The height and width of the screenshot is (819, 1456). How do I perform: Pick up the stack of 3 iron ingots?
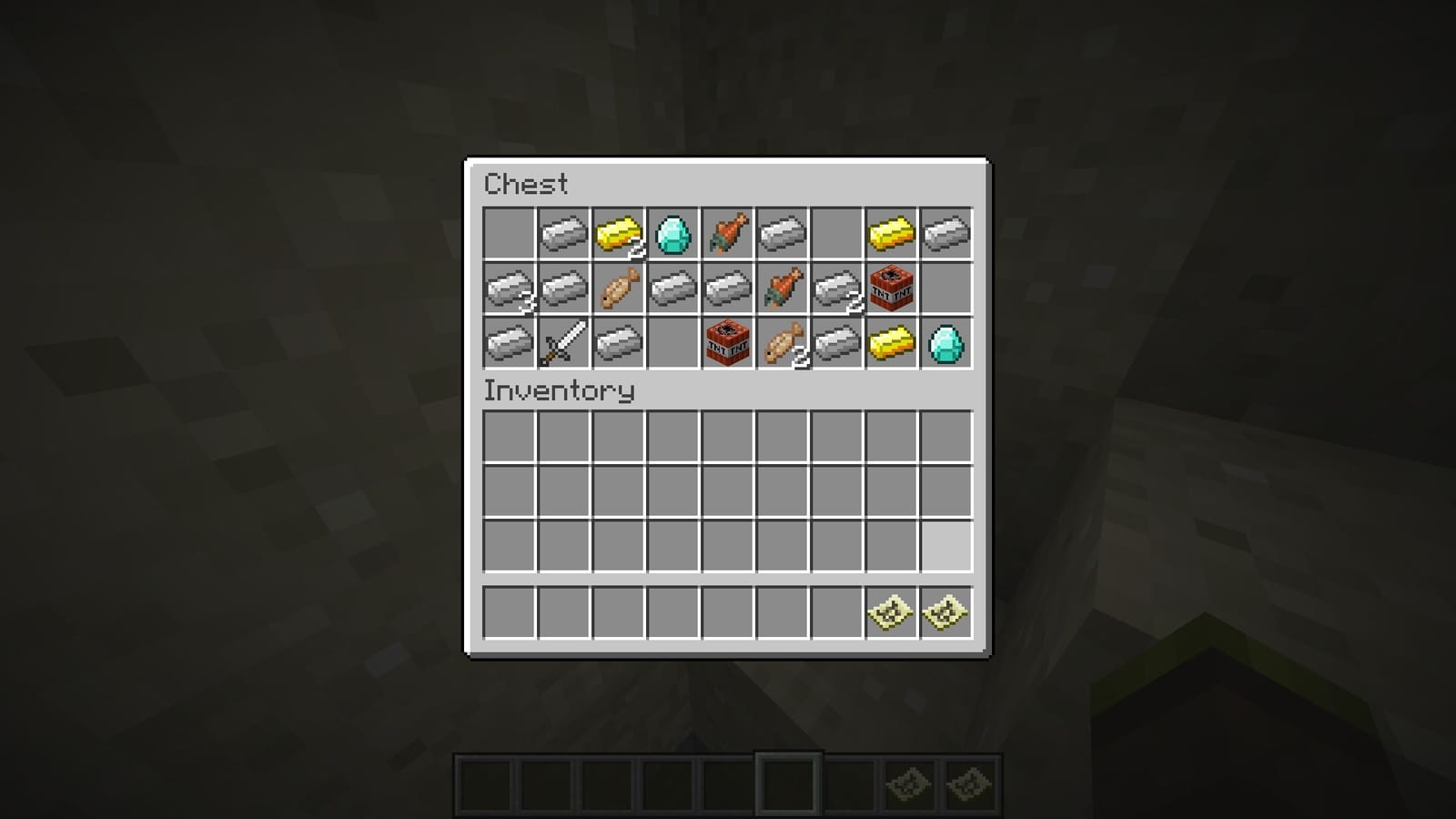[x=509, y=289]
